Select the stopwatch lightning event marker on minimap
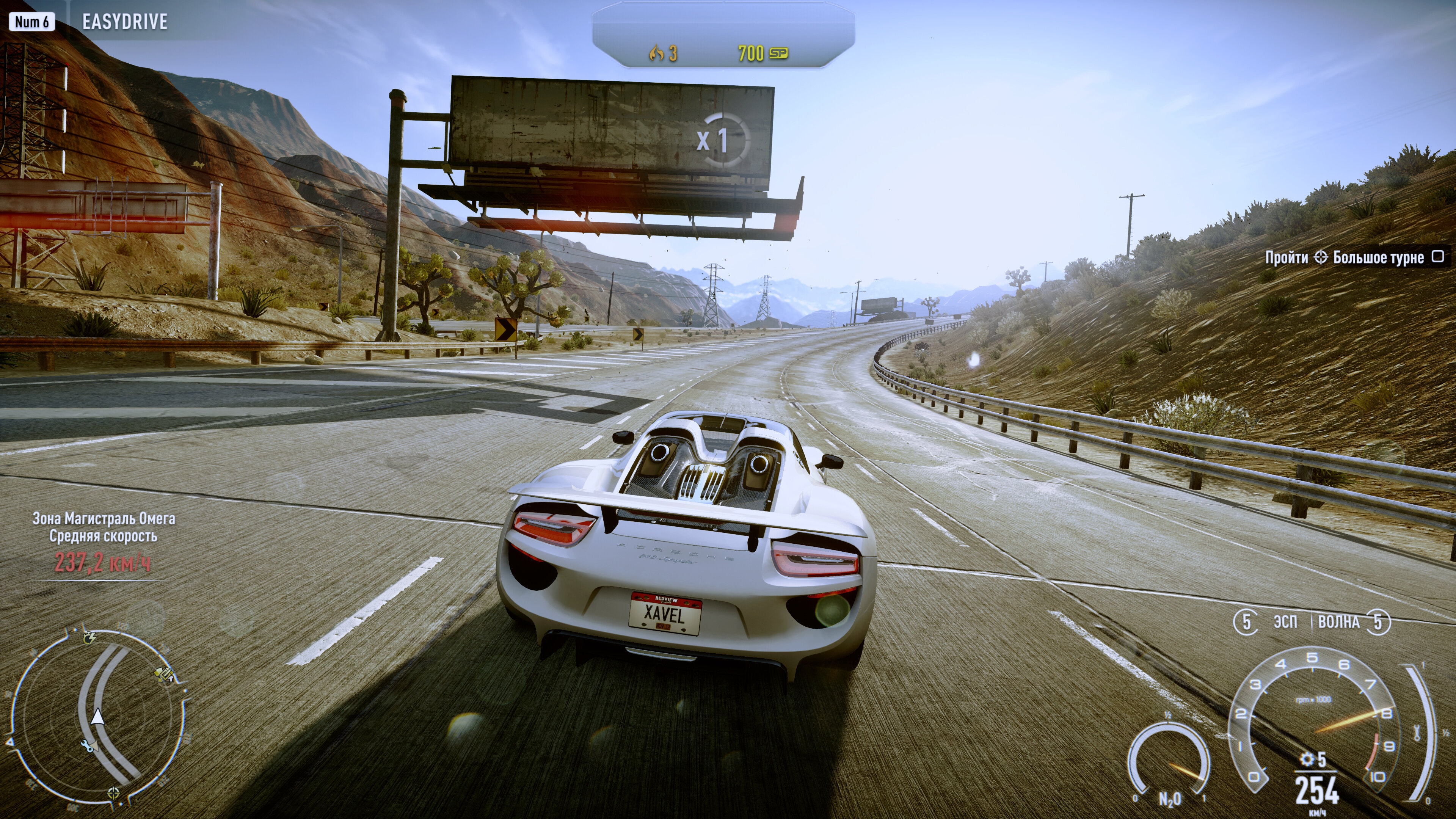The width and height of the screenshot is (1456, 819). coord(89,637)
